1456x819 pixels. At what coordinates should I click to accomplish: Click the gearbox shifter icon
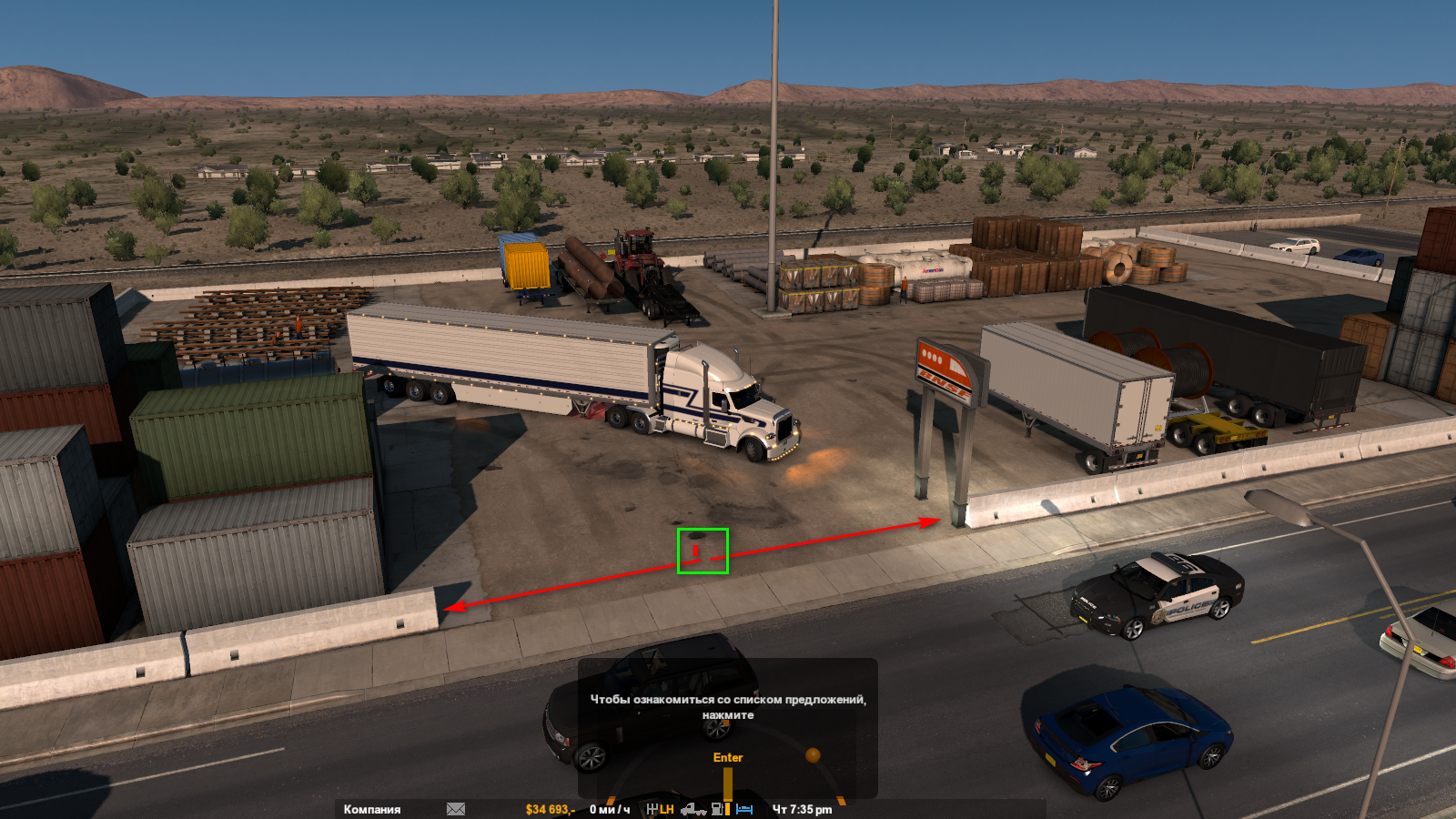click(x=652, y=809)
